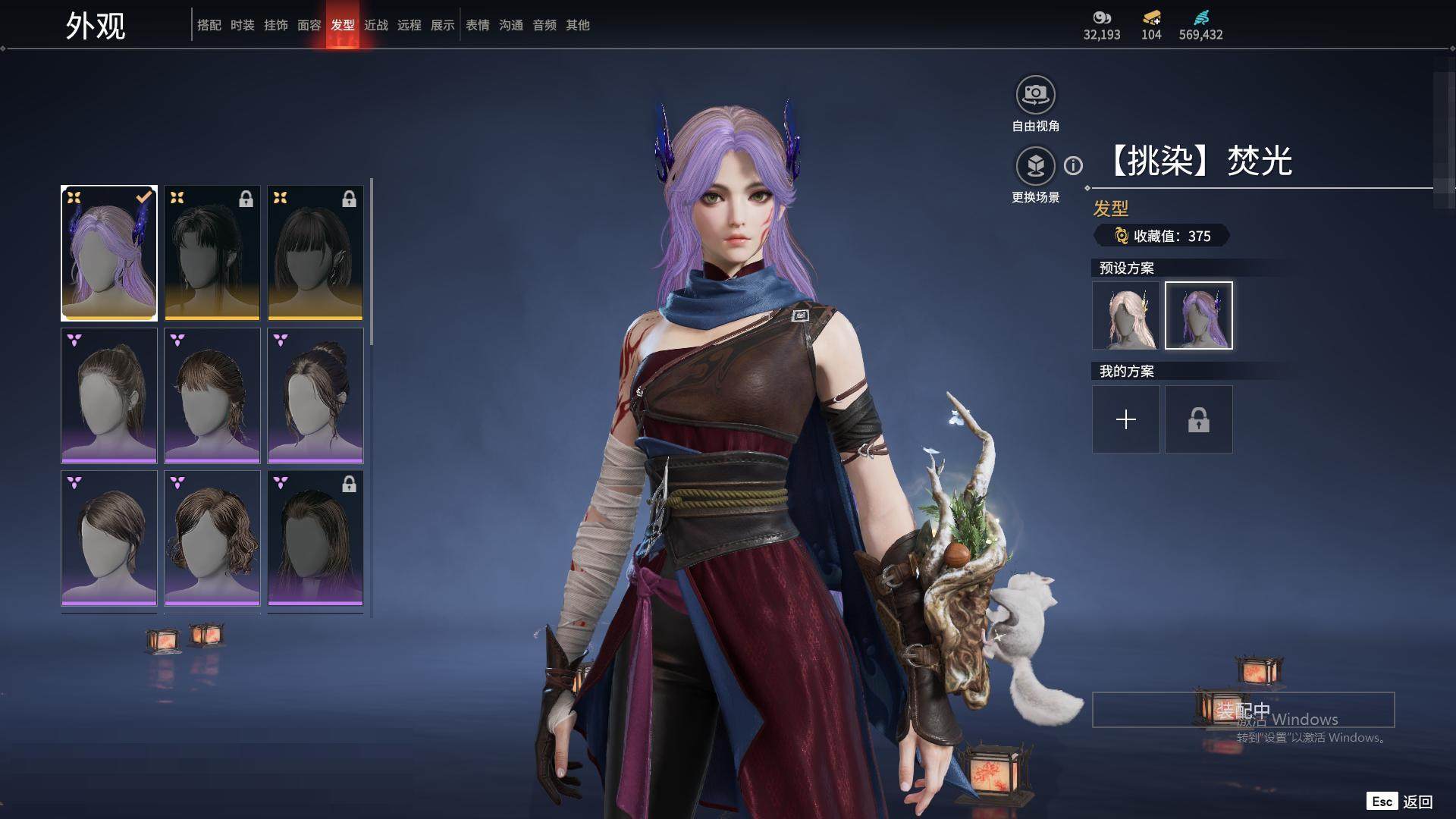This screenshot has height=819, width=1456.
Task: Show the 表情 tab
Action: (477, 25)
